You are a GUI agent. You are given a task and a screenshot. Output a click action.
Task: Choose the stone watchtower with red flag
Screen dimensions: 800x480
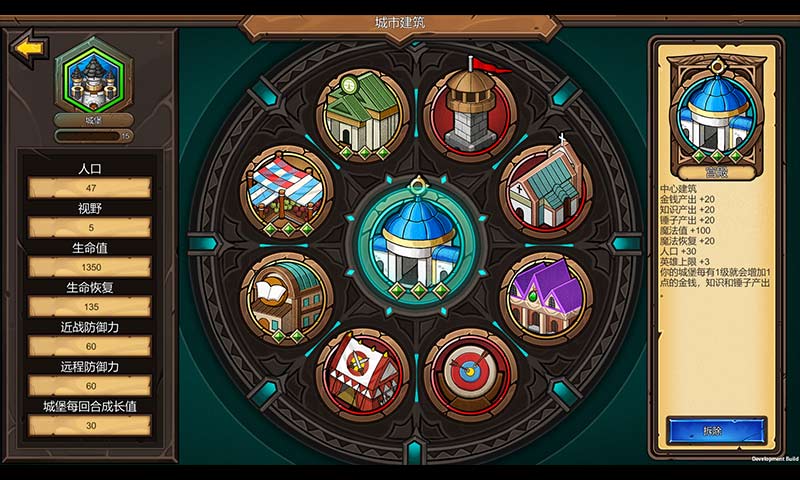point(470,110)
